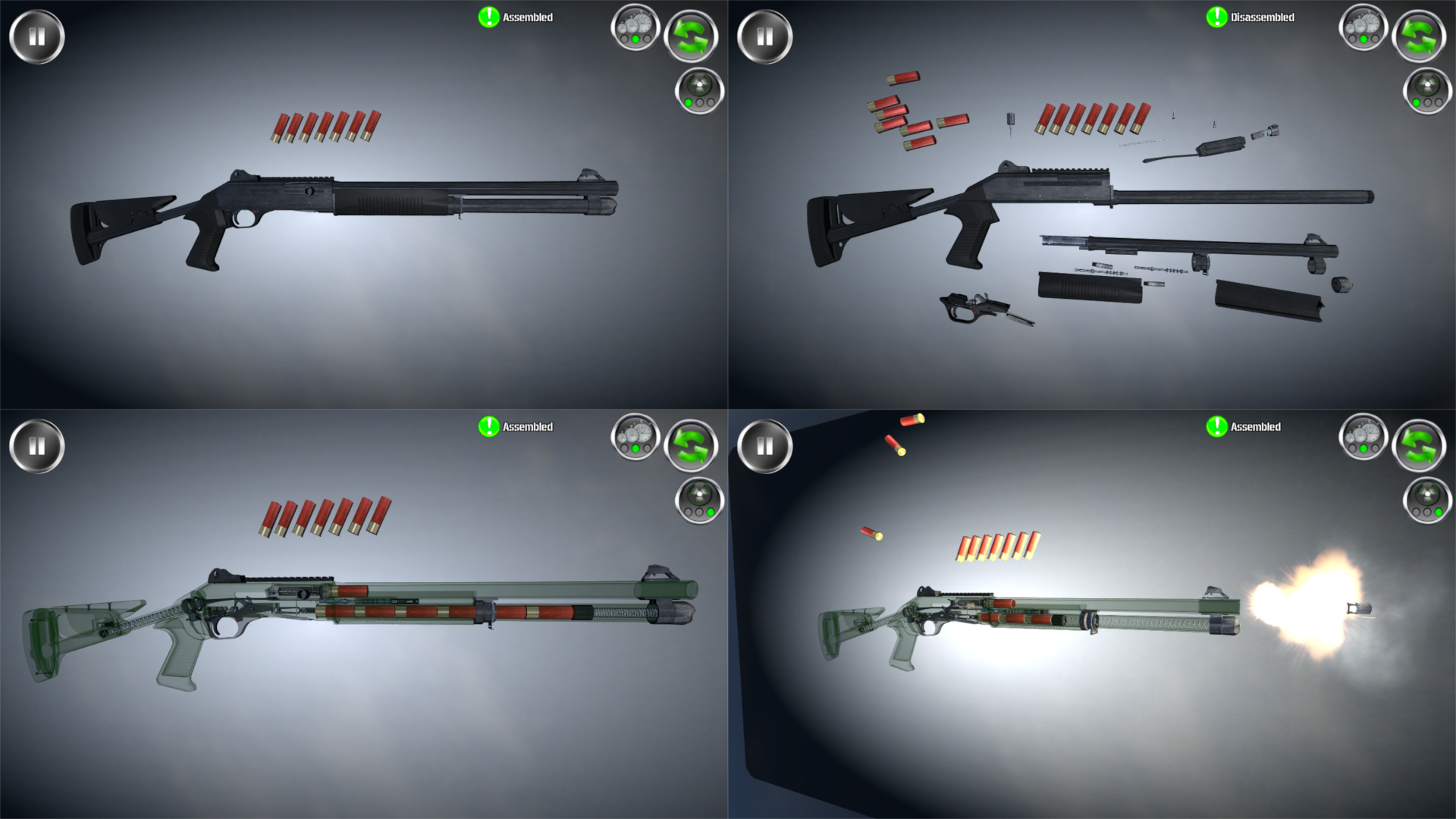Click the green restart arrows in bottom-right quadrant

tap(1420, 445)
